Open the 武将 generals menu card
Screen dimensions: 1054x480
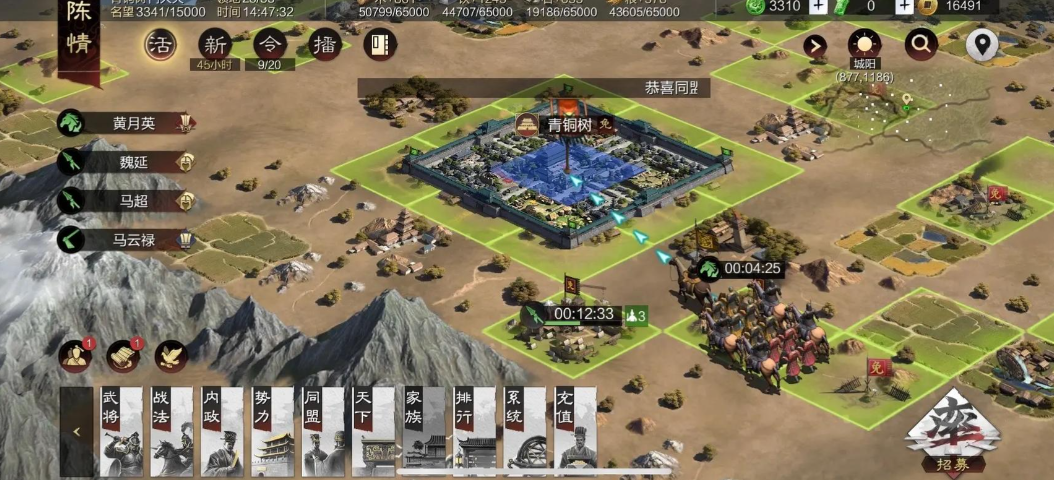click(x=120, y=431)
